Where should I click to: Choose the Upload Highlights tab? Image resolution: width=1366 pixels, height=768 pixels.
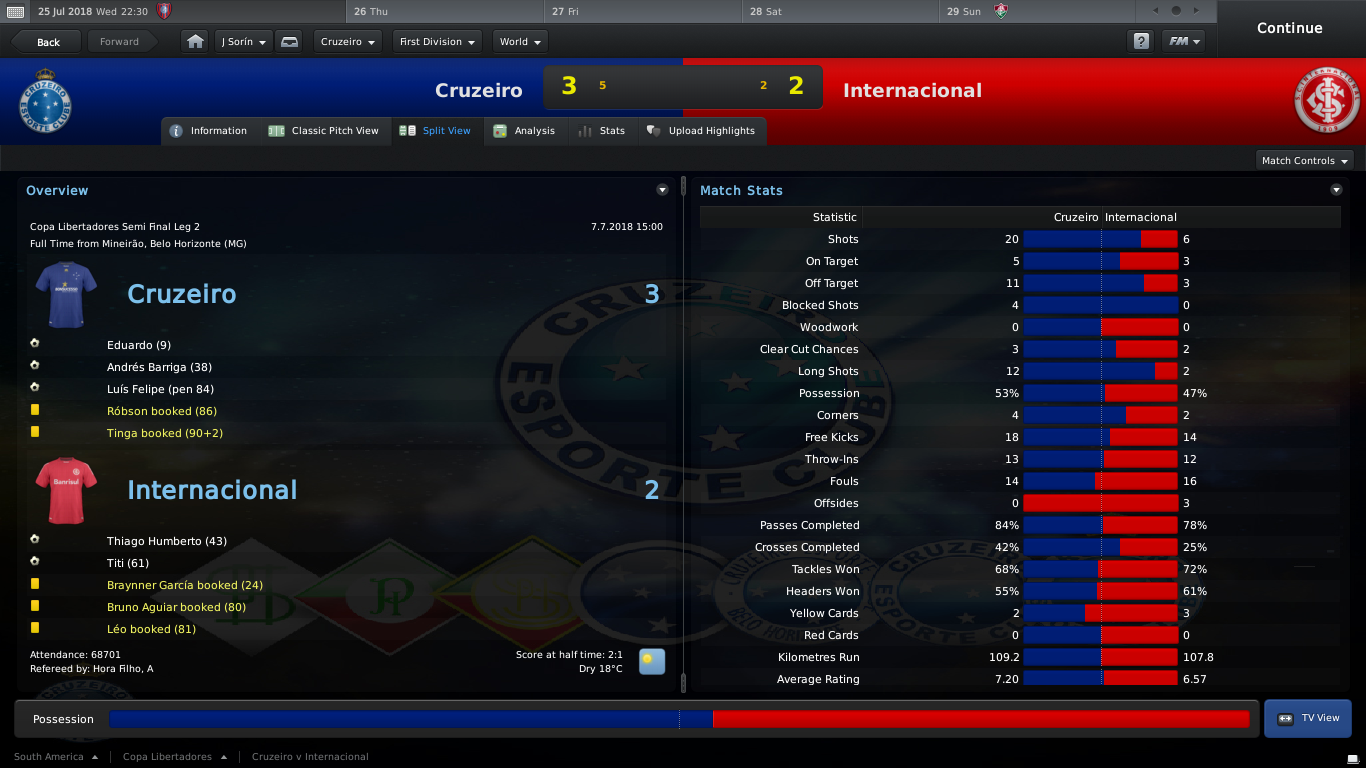pos(701,131)
